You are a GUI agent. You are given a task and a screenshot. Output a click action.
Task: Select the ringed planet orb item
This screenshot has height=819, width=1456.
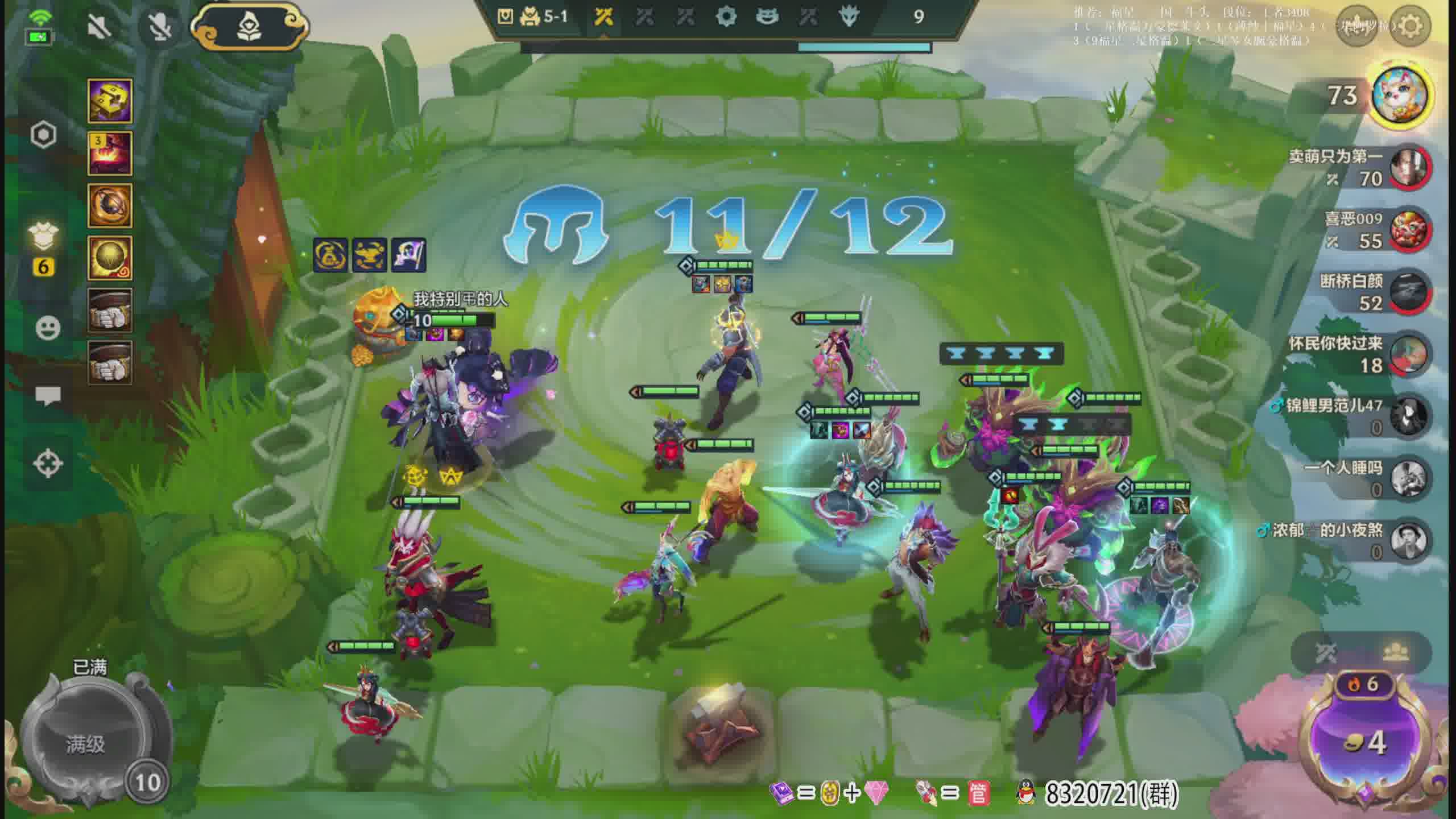coord(110,205)
